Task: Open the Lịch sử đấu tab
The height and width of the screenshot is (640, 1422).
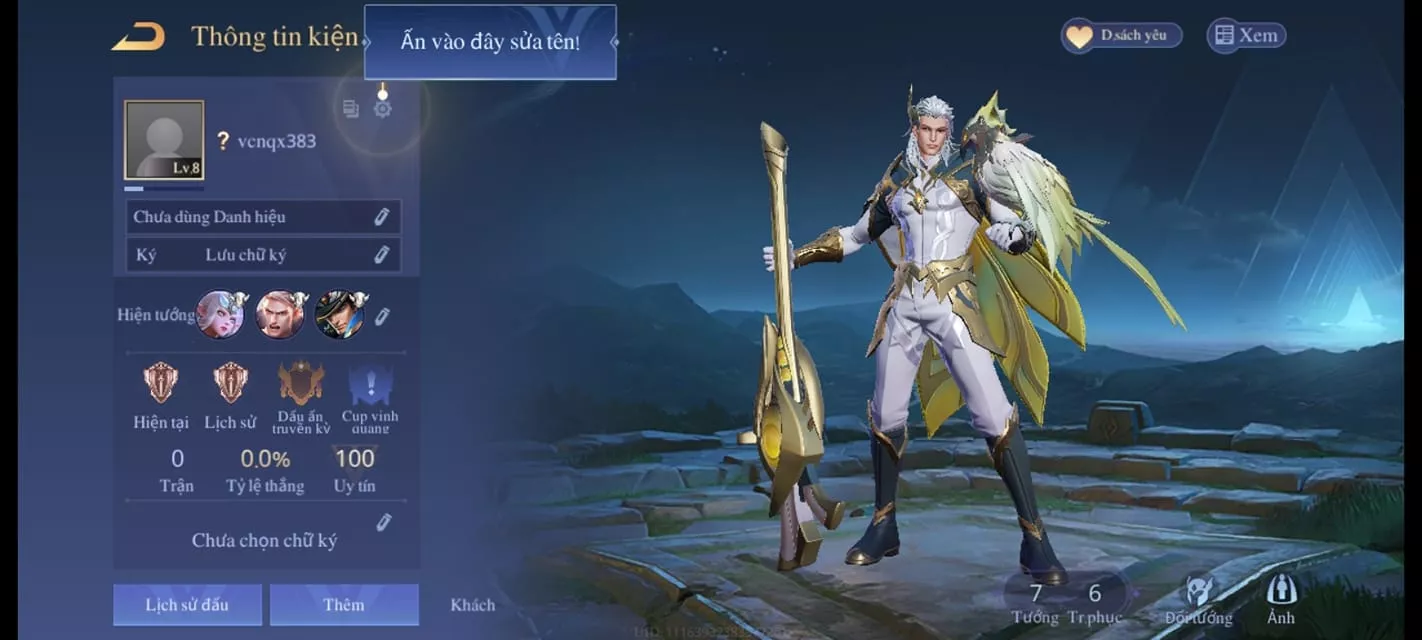Action: (x=187, y=605)
